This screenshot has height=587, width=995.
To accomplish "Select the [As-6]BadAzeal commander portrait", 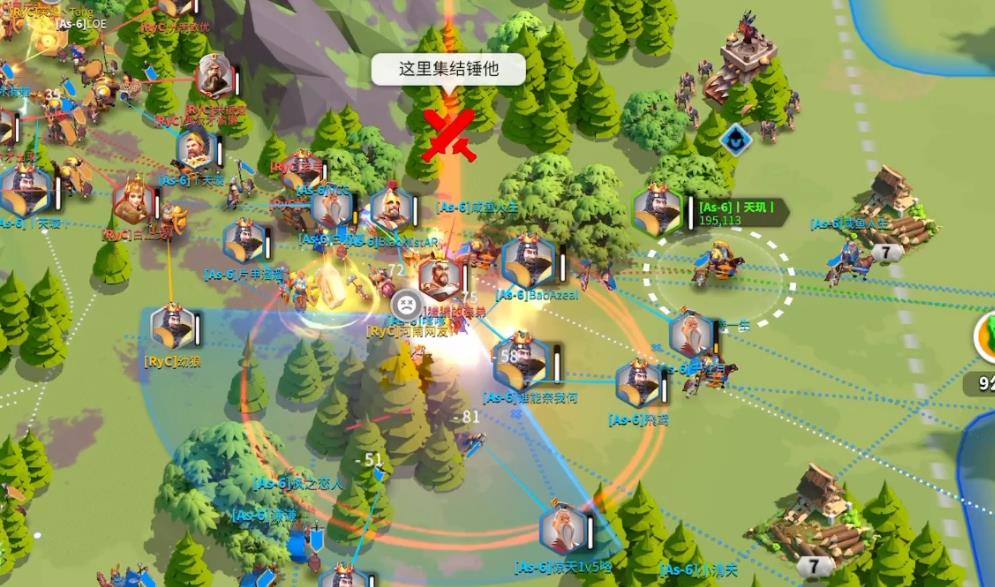I will (527, 262).
